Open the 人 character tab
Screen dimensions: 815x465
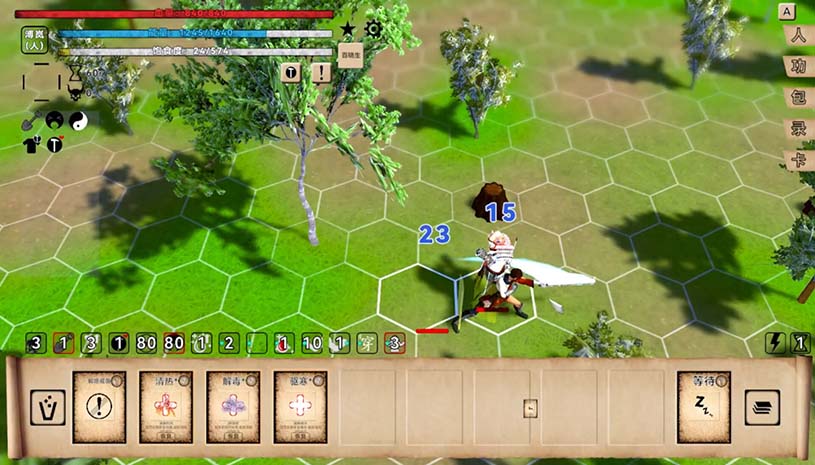click(798, 37)
